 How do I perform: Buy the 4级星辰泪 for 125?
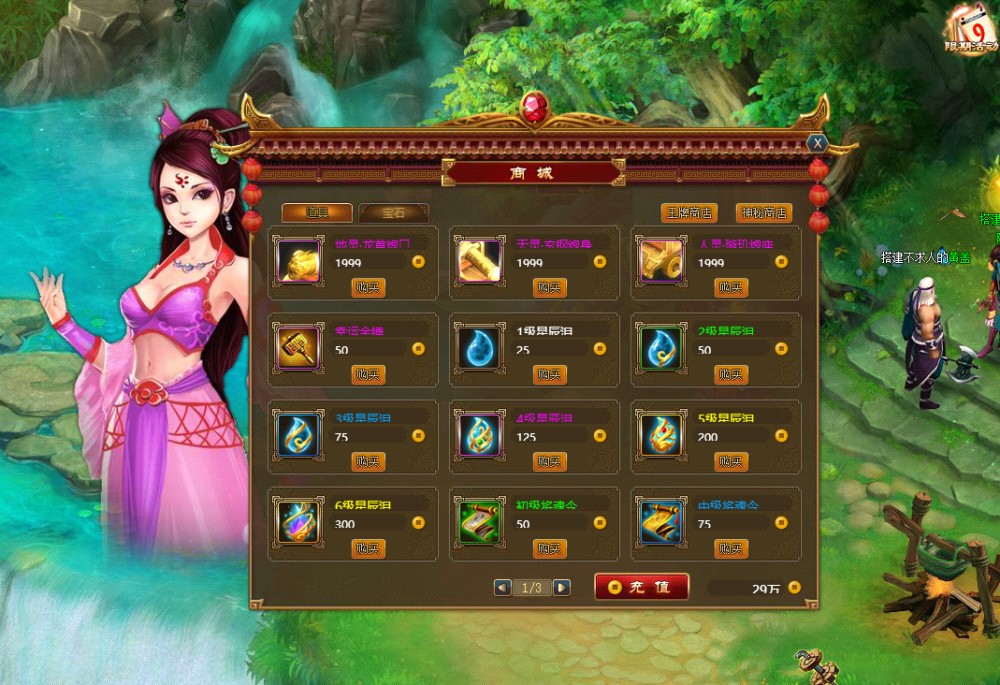(549, 462)
